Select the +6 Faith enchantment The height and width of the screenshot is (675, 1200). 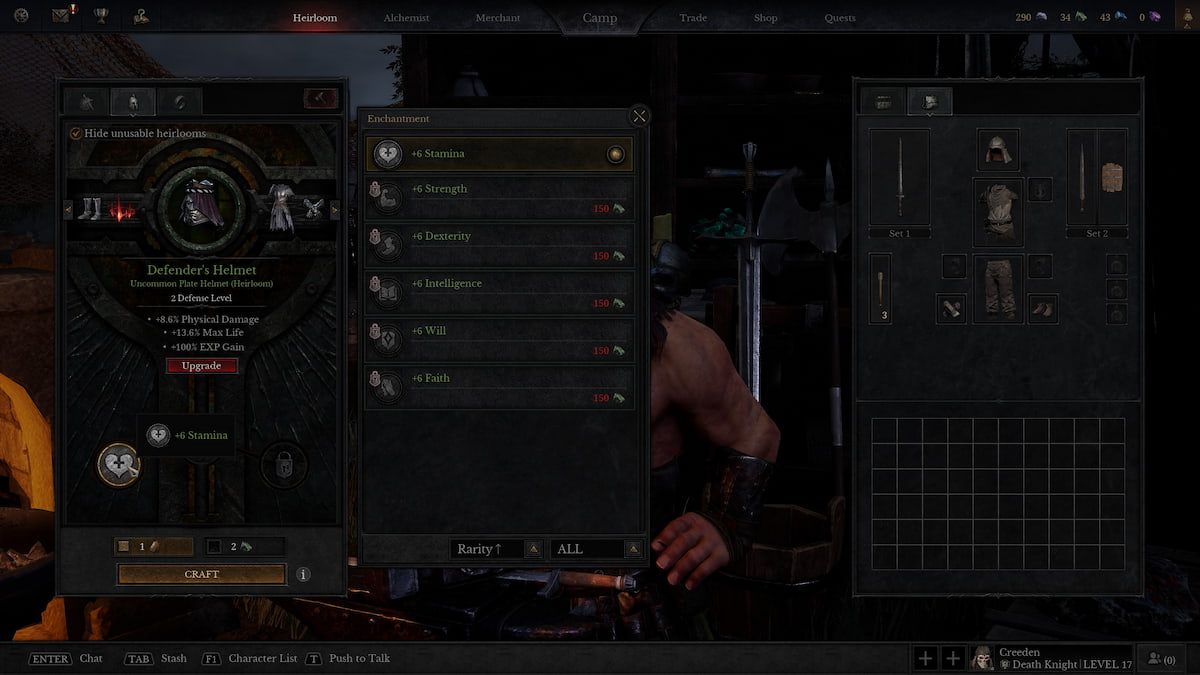pyautogui.click(x=499, y=387)
